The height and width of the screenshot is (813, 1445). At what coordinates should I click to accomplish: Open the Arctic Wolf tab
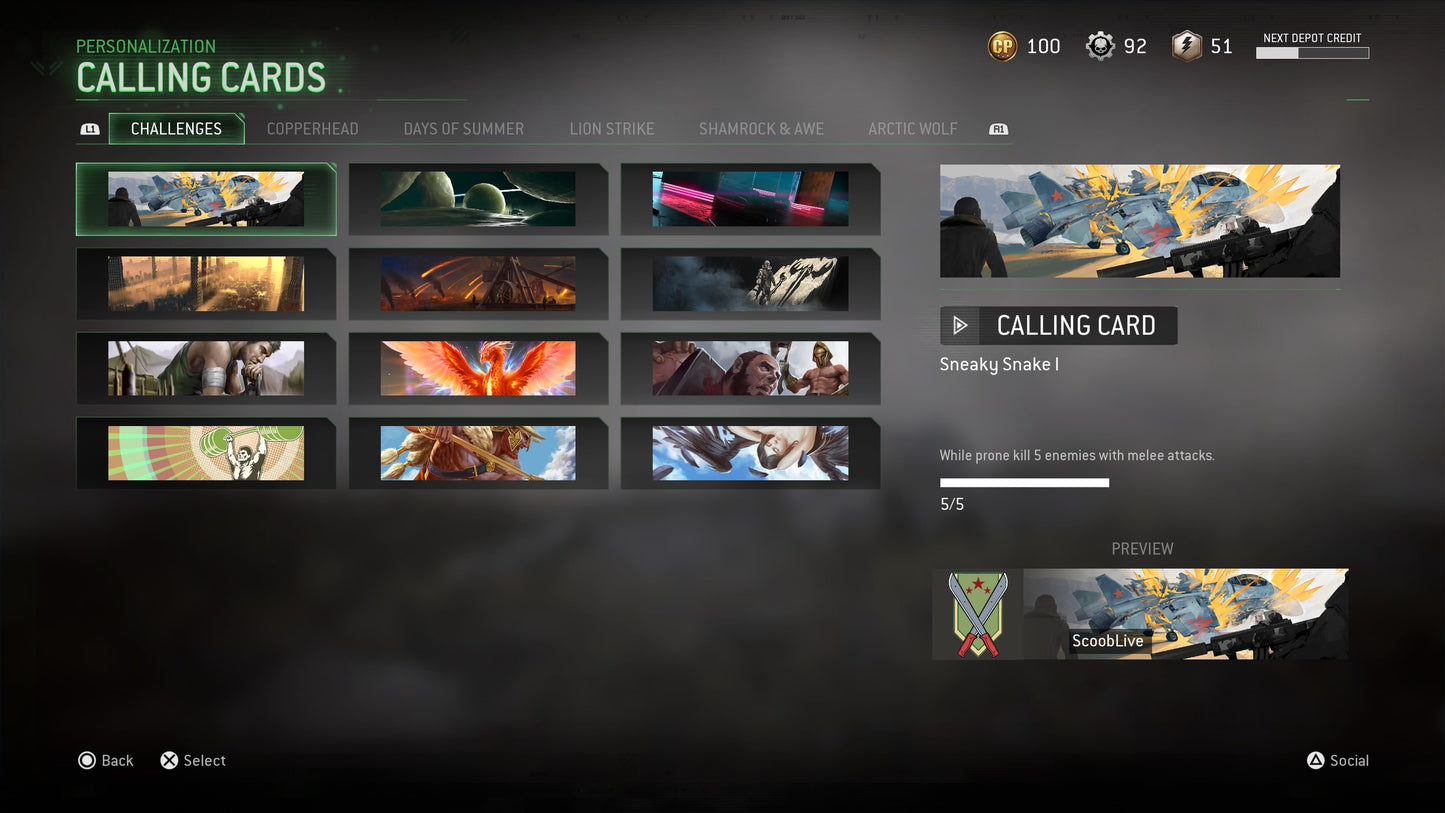(912, 129)
